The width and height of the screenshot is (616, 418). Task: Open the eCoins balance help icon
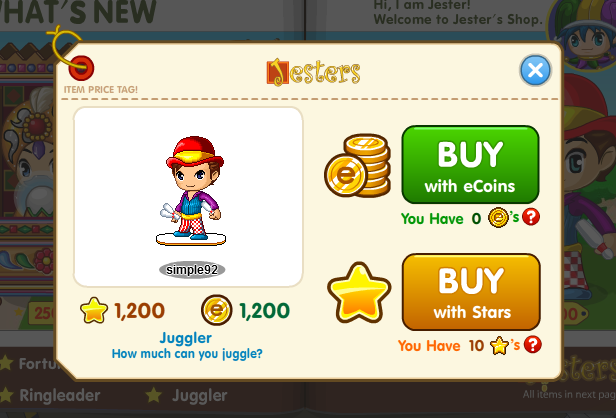pos(531,217)
